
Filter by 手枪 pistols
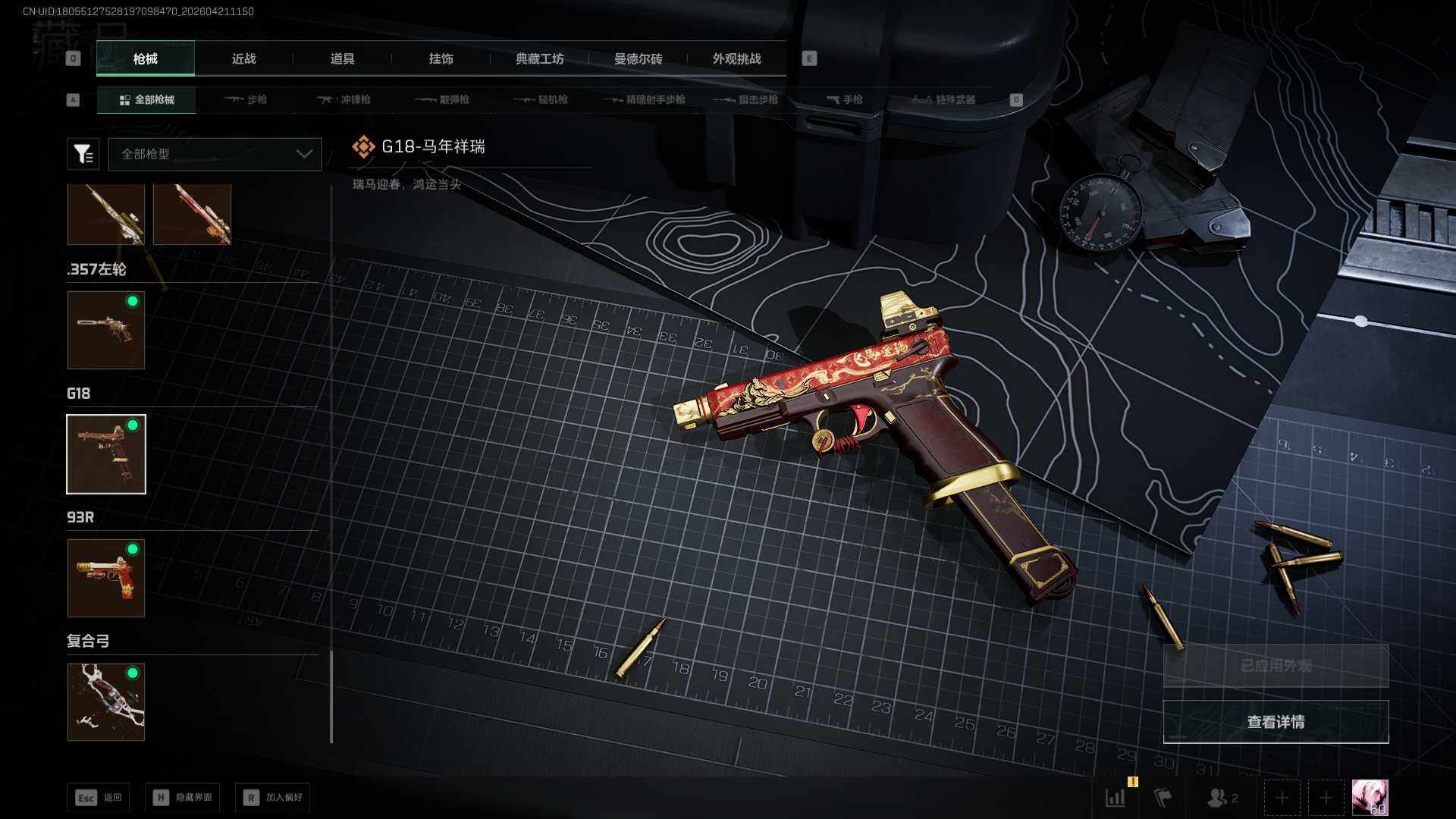pos(845,99)
